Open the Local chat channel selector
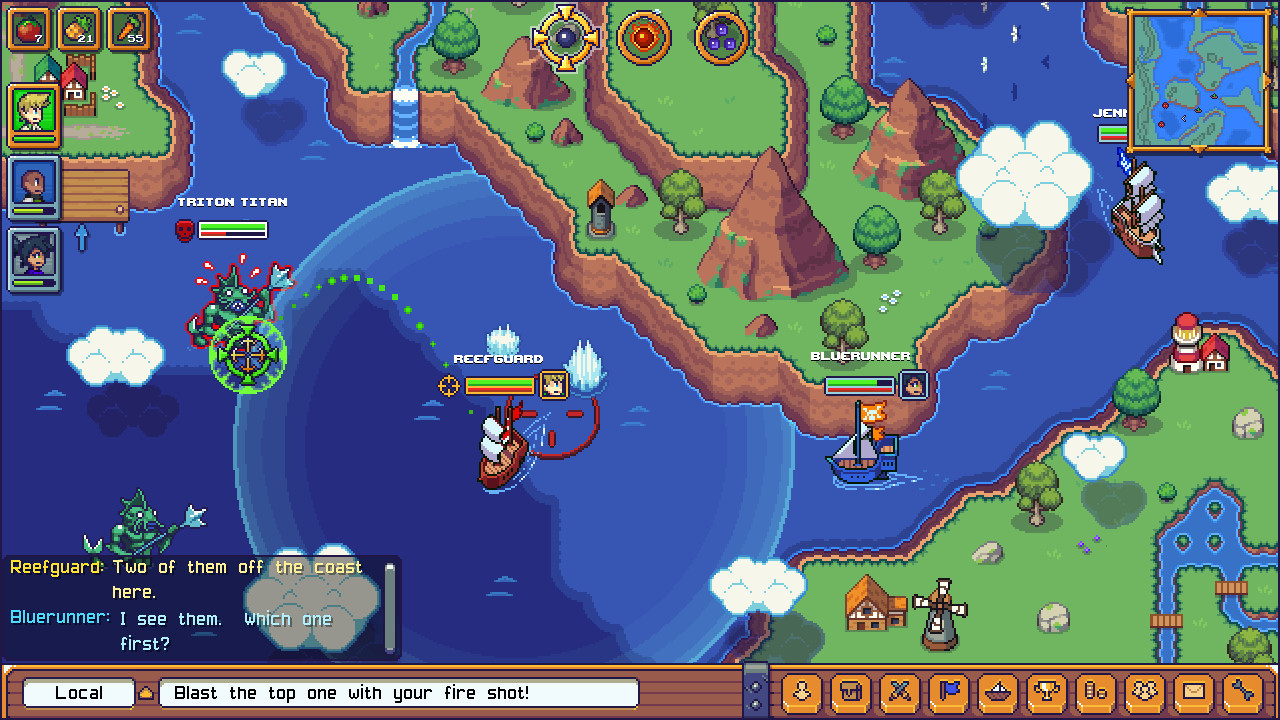Image resolution: width=1280 pixels, height=720 pixels. [78, 692]
